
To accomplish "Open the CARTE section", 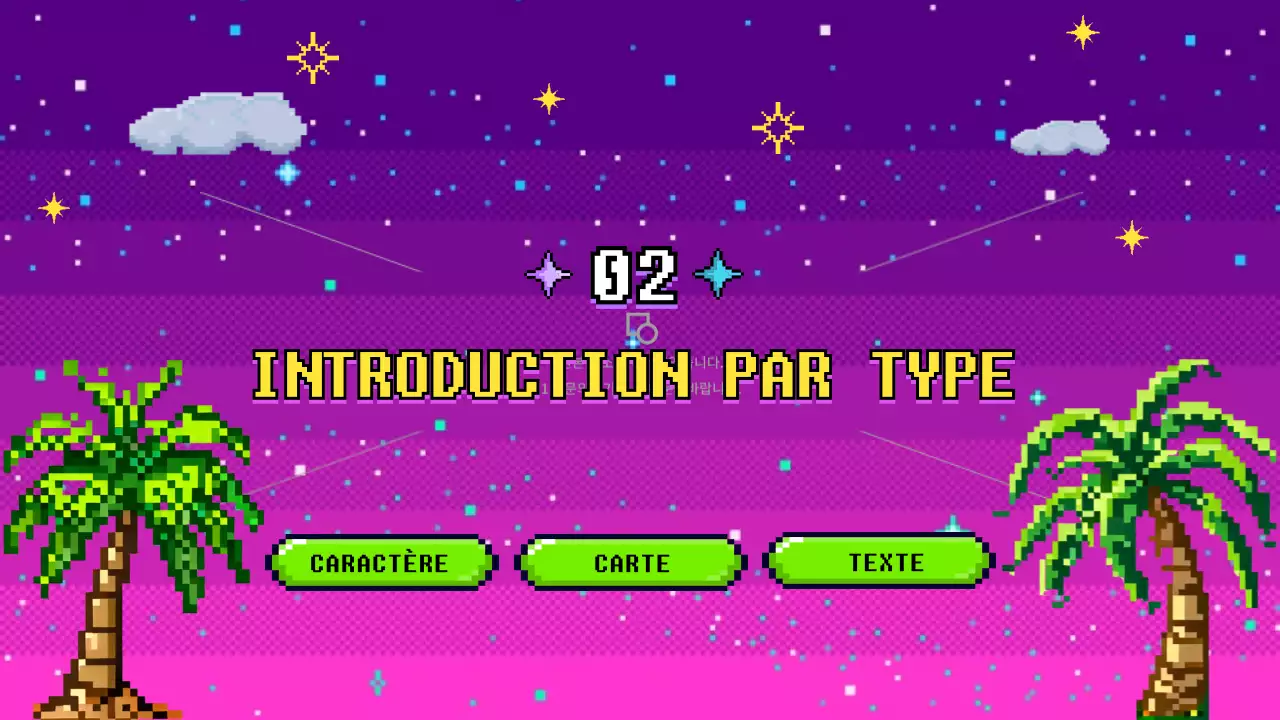I will (x=631, y=562).
